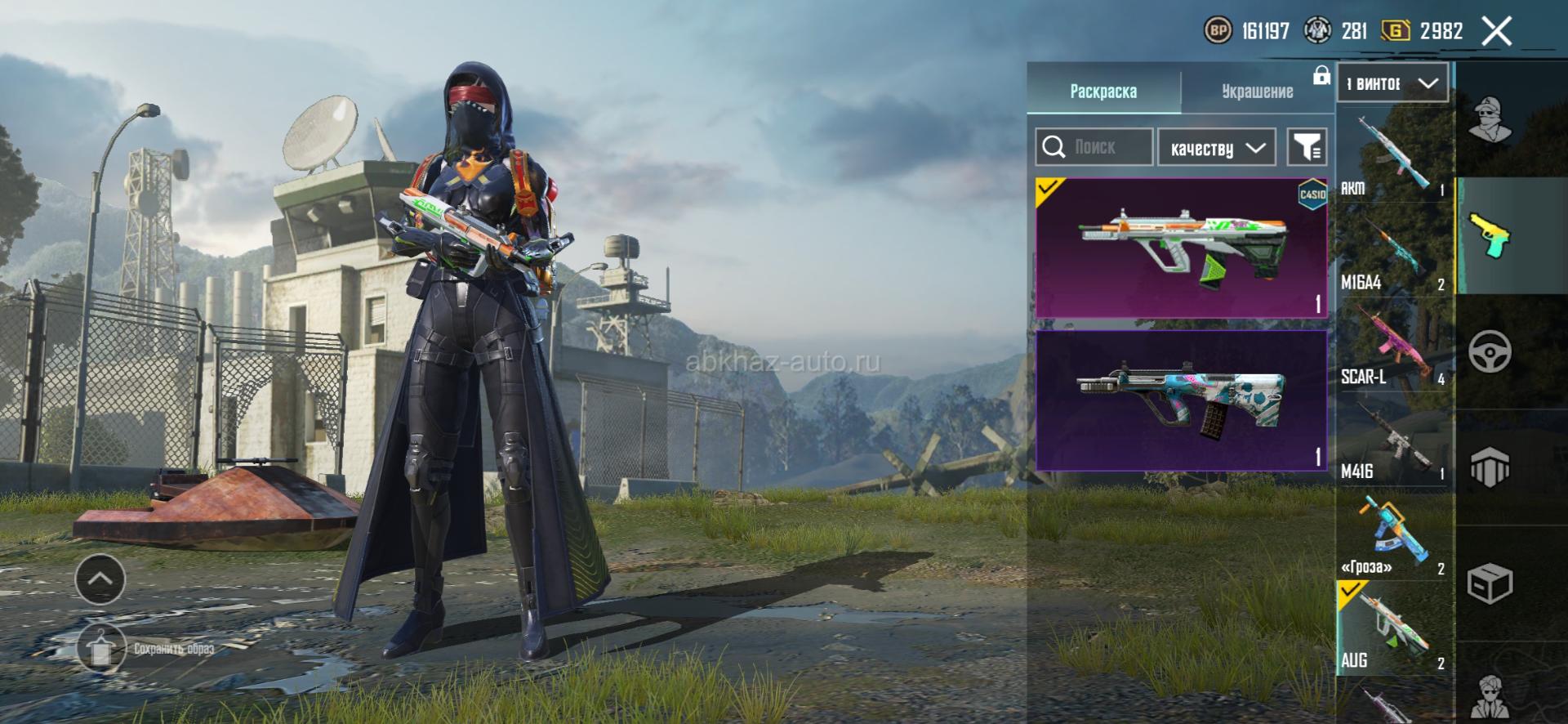Open the parachute/gear category icon
The width and height of the screenshot is (1568, 724).
1490,467
